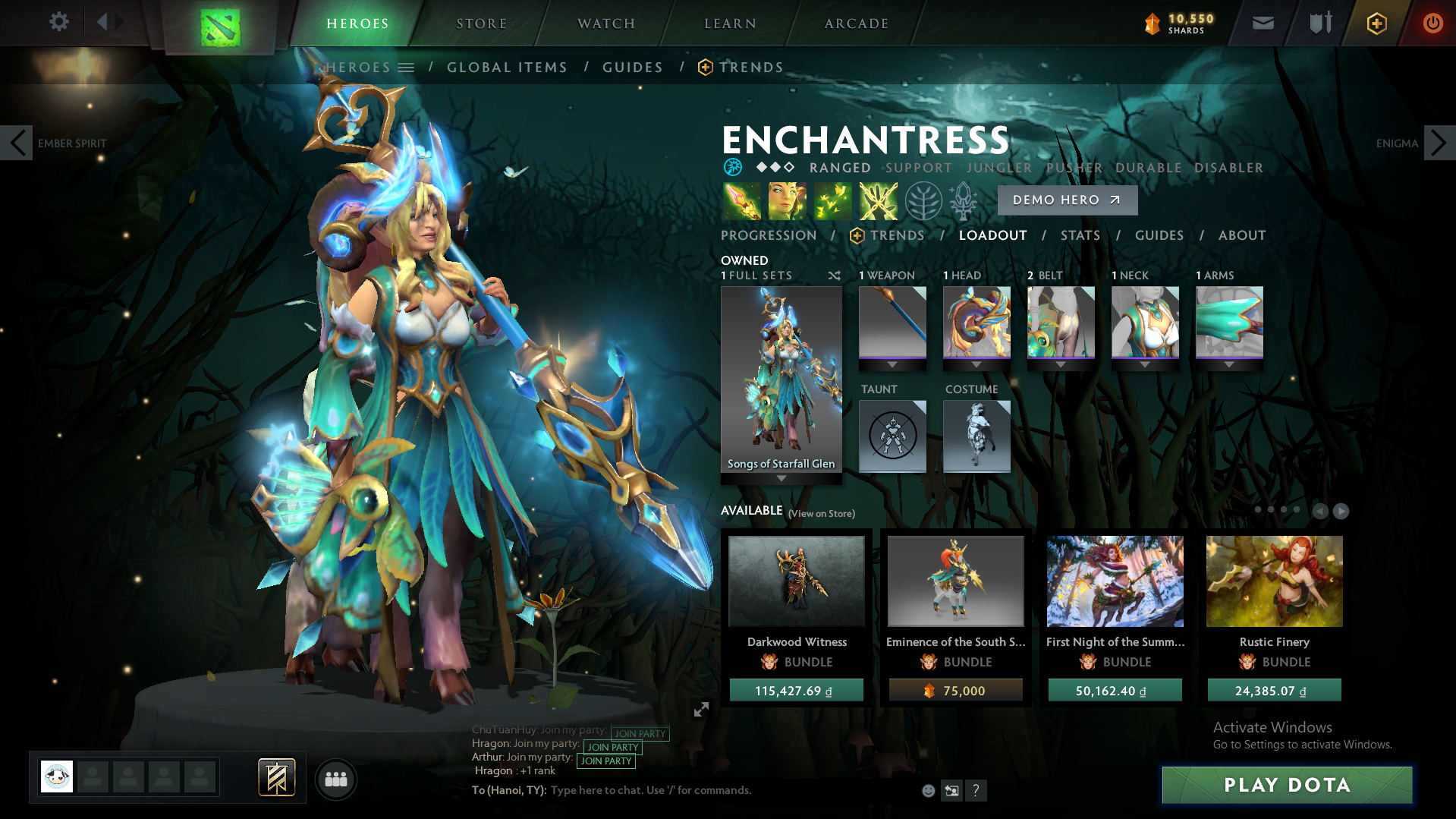This screenshot has width=1456, height=819.
Task: Click the DEMO HERO button
Action: tap(1067, 200)
